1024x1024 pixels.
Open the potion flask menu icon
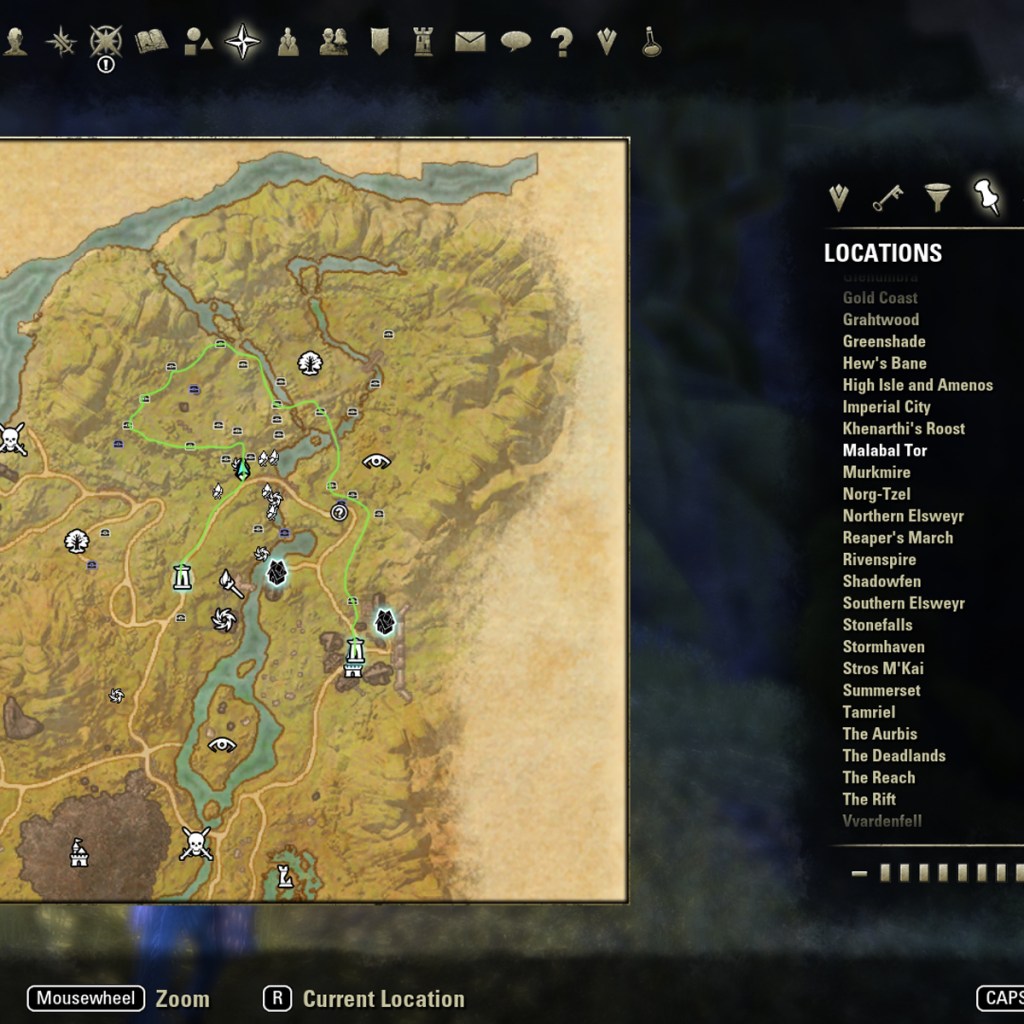click(652, 42)
